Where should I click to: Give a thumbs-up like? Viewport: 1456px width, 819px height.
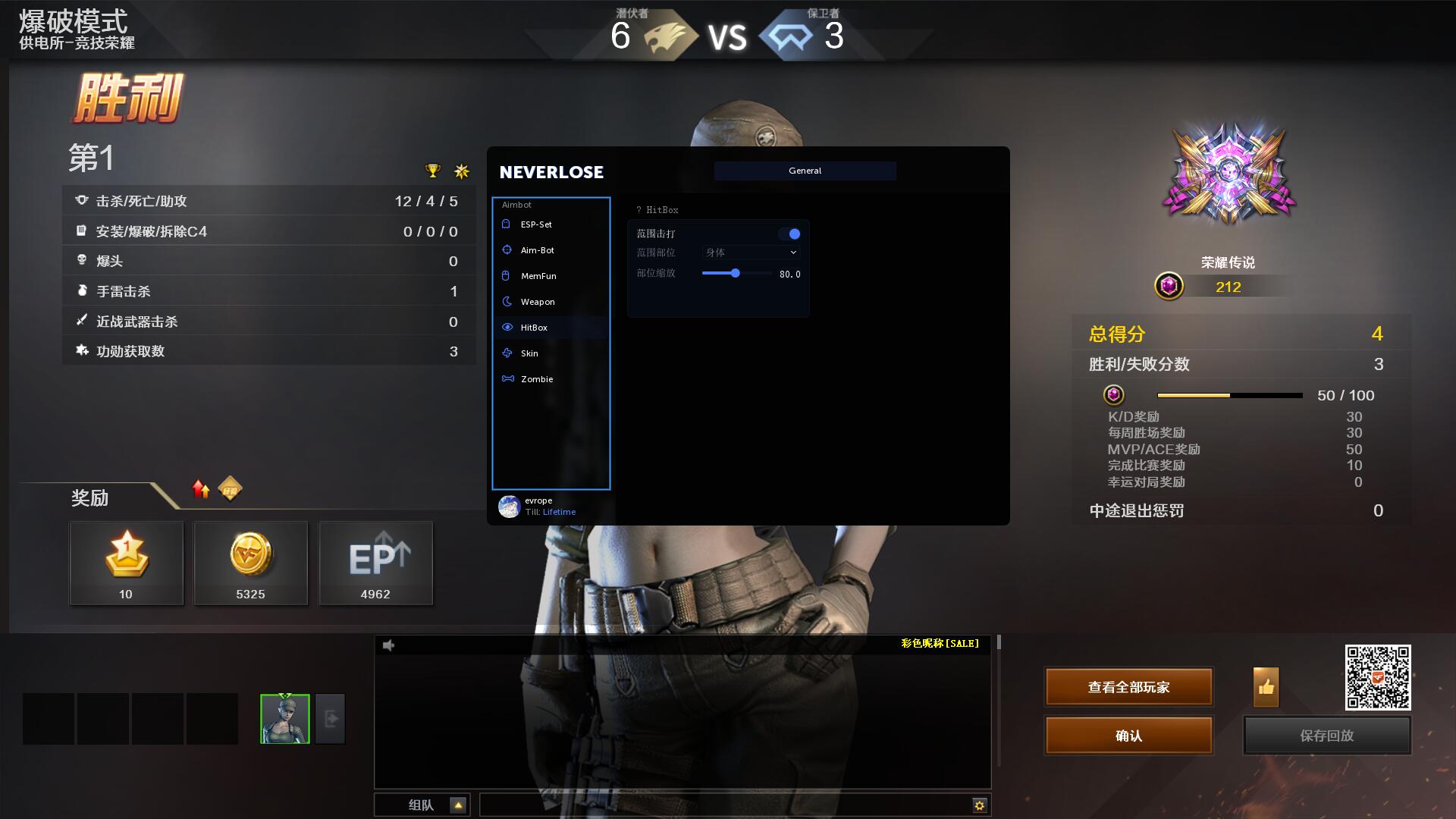tap(1266, 687)
